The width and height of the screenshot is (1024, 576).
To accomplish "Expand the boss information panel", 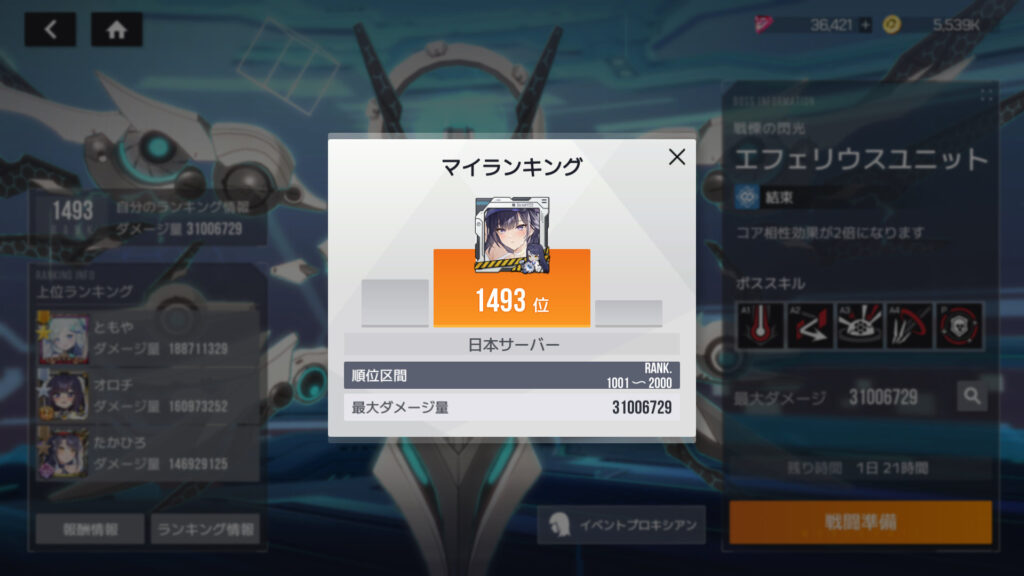I will [x=987, y=95].
